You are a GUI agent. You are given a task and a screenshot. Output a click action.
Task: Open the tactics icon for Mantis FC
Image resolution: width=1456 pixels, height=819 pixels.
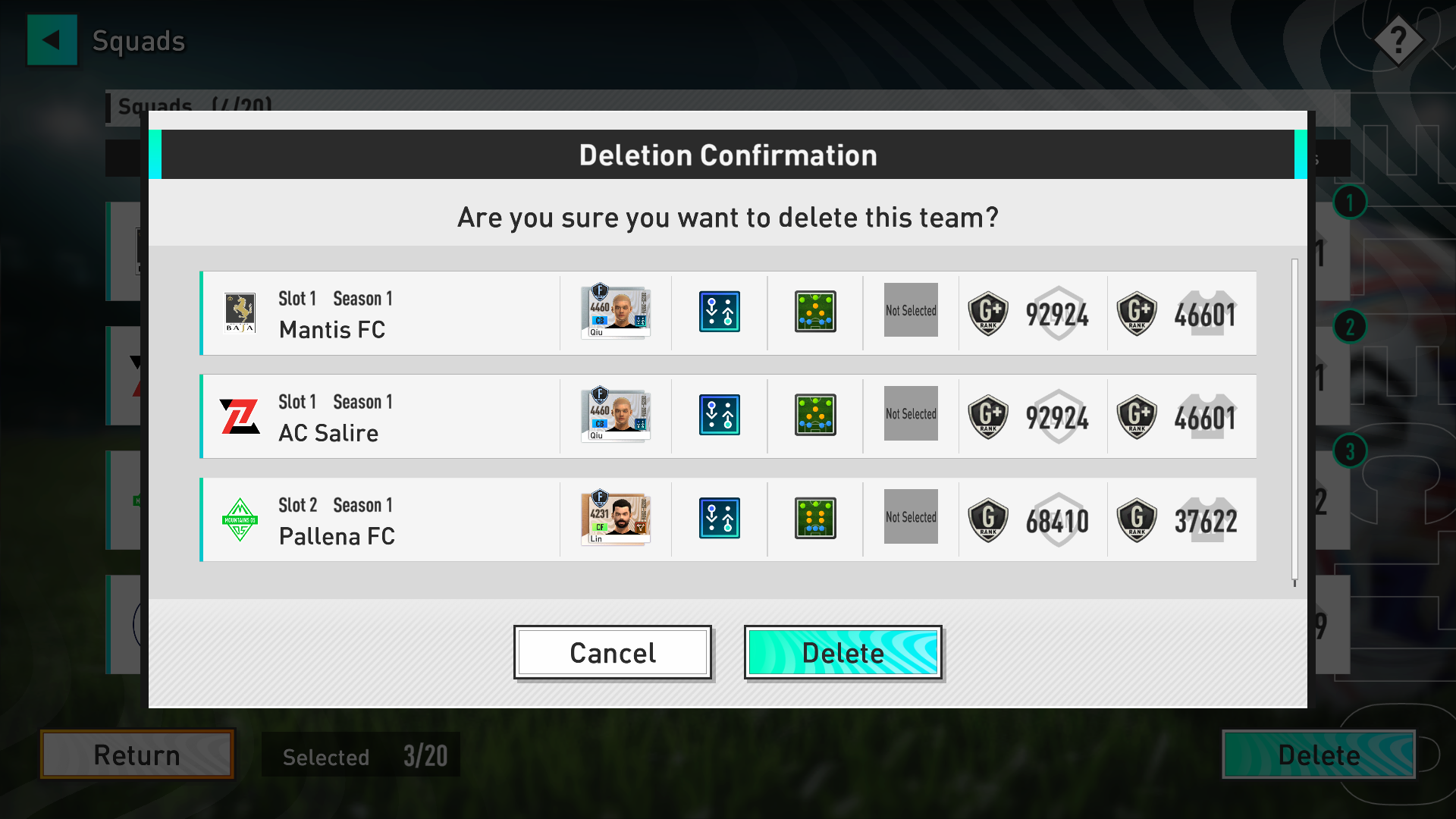tap(719, 312)
